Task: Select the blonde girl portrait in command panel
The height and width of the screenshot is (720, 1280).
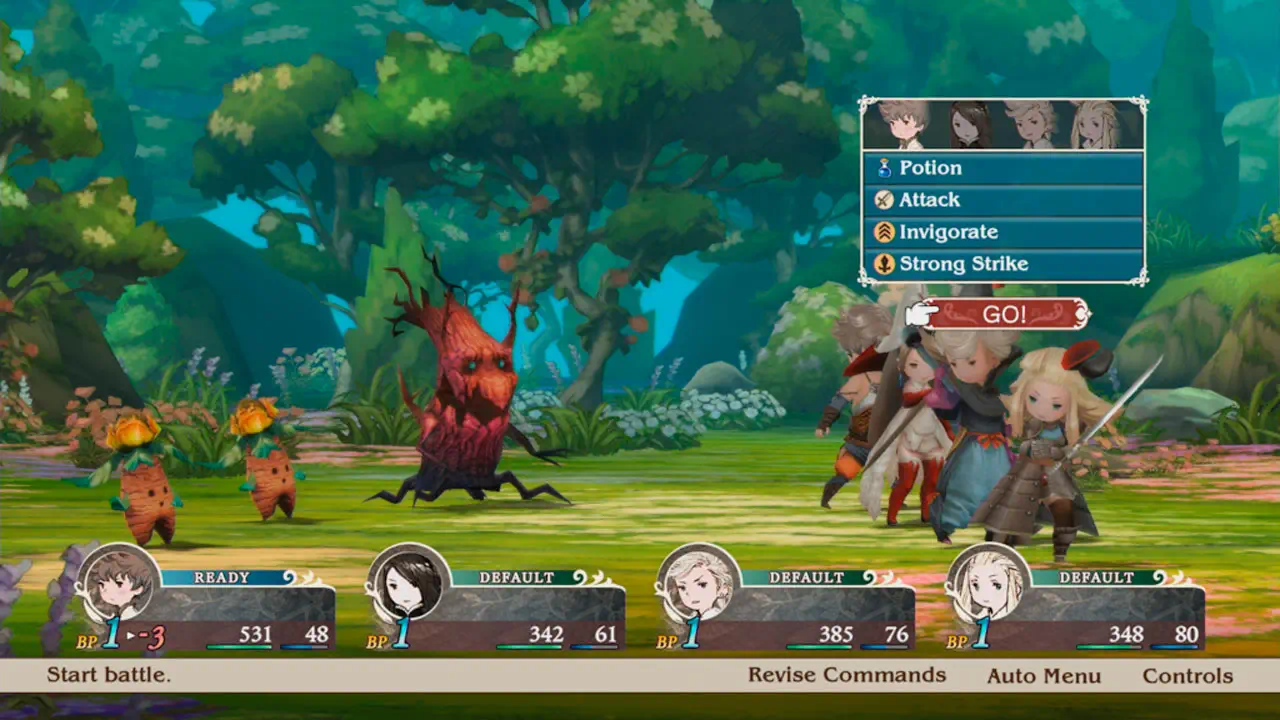Action: [x=1096, y=125]
